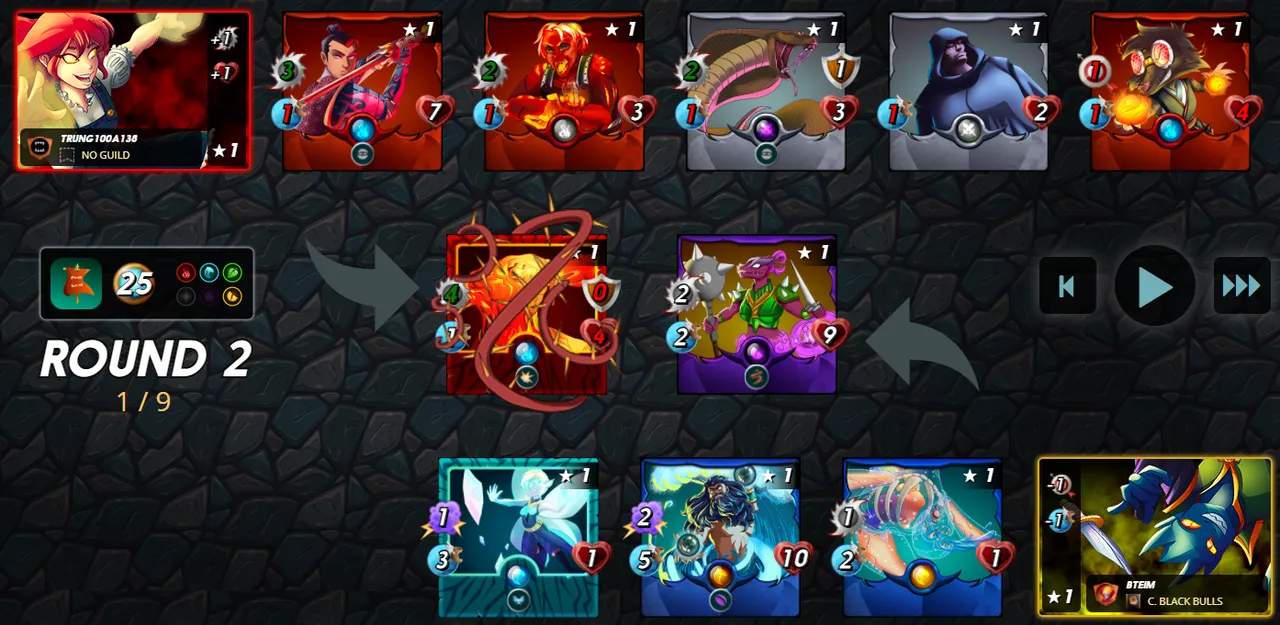Click the battle ruleset icon
This screenshot has width=1280, height=625.
[76, 284]
